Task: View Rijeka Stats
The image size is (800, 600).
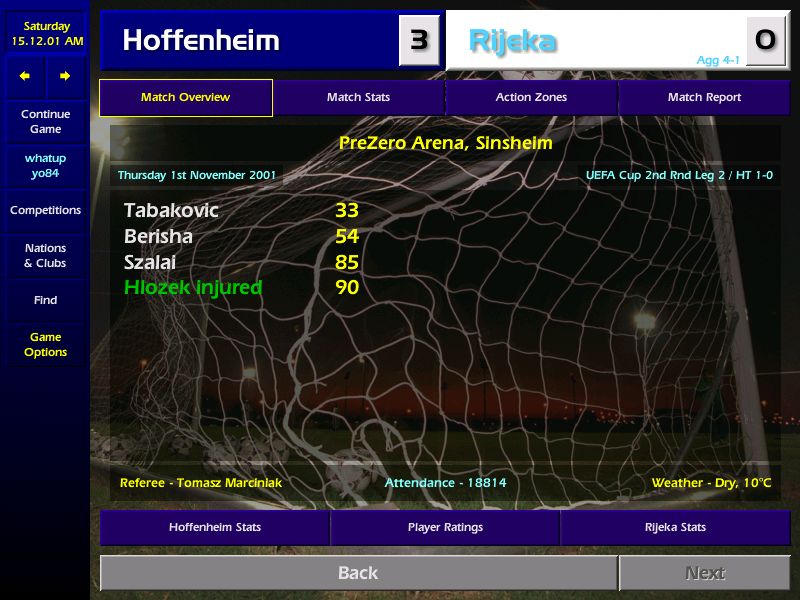Action: (x=674, y=527)
